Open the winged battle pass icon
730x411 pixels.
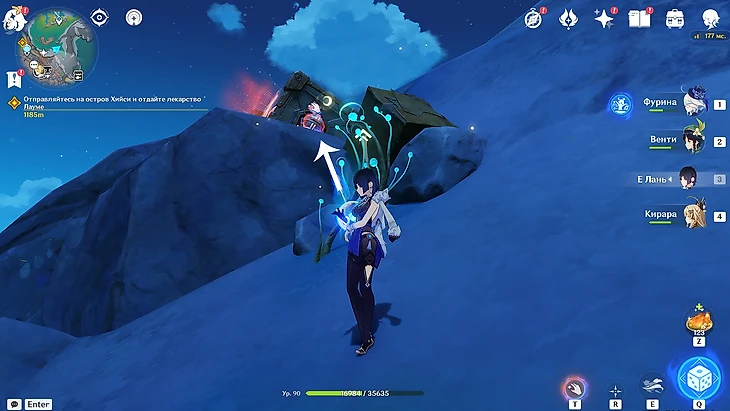click(x=568, y=18)
